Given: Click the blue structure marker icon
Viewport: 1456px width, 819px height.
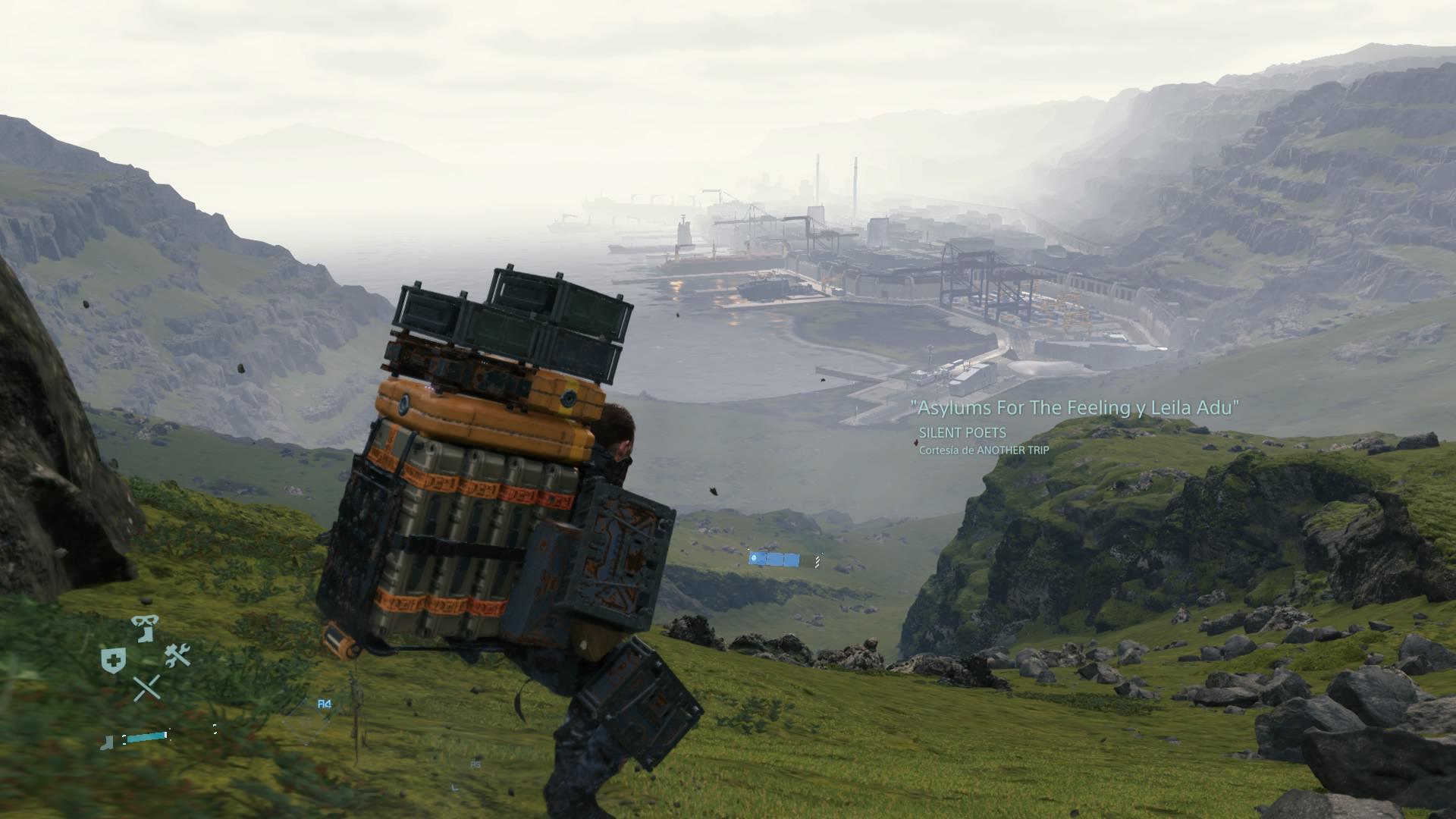Looking at the screenshot, I should tap(754, 557).
